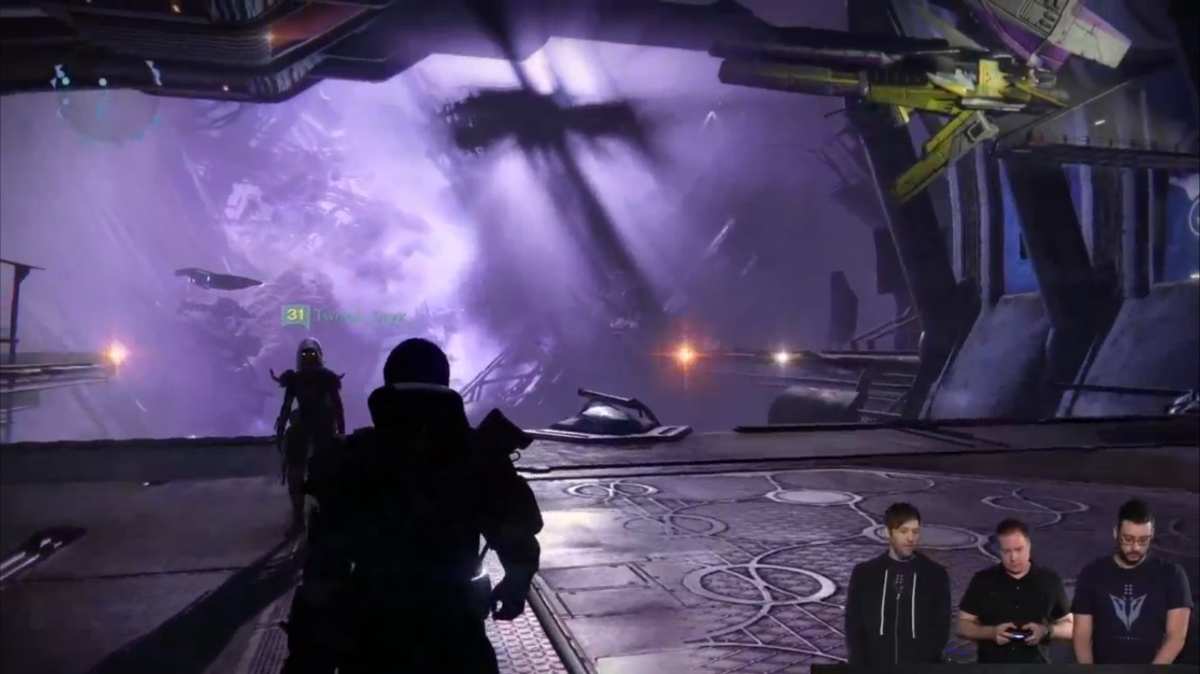Click the circular radar tracker

pyautogui.click(x=107, y=103)
